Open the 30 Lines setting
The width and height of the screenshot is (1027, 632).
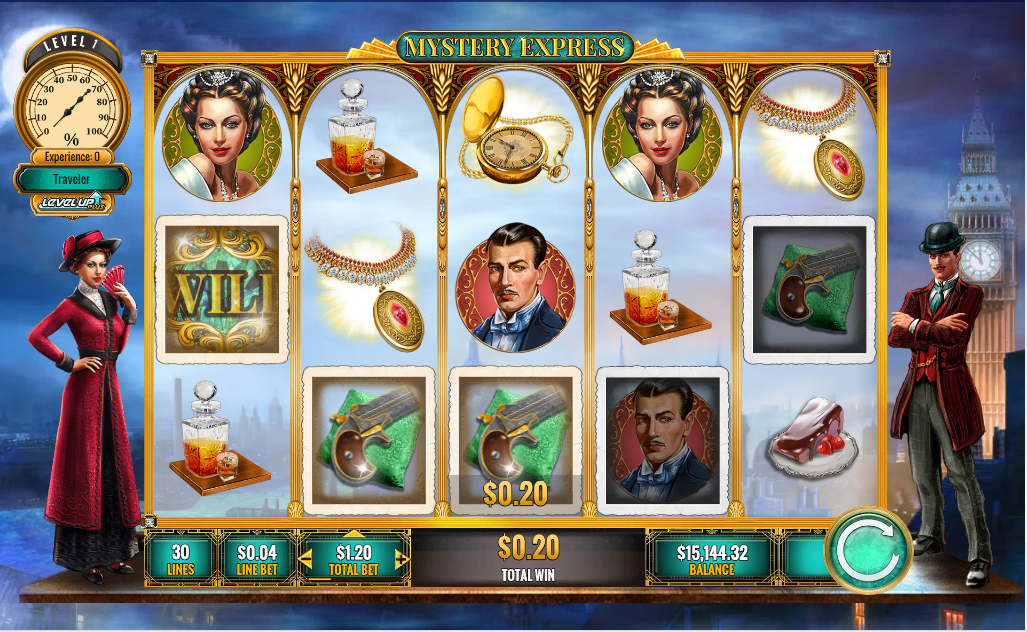tap(181, 559)
